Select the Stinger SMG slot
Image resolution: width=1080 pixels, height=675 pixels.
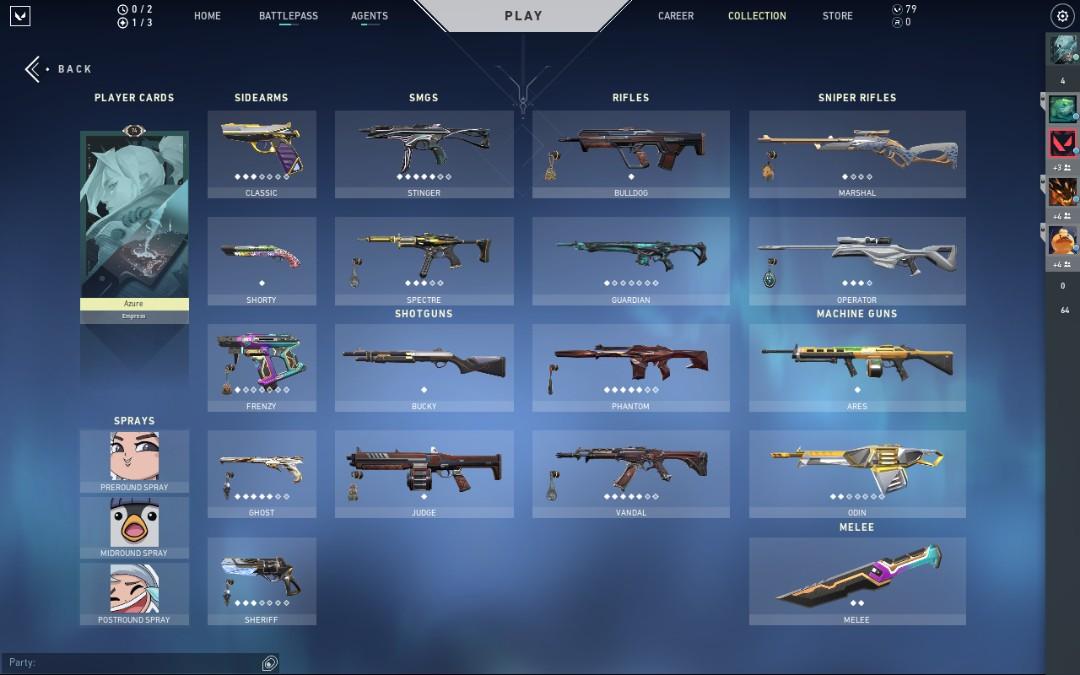tap(424, 153)
